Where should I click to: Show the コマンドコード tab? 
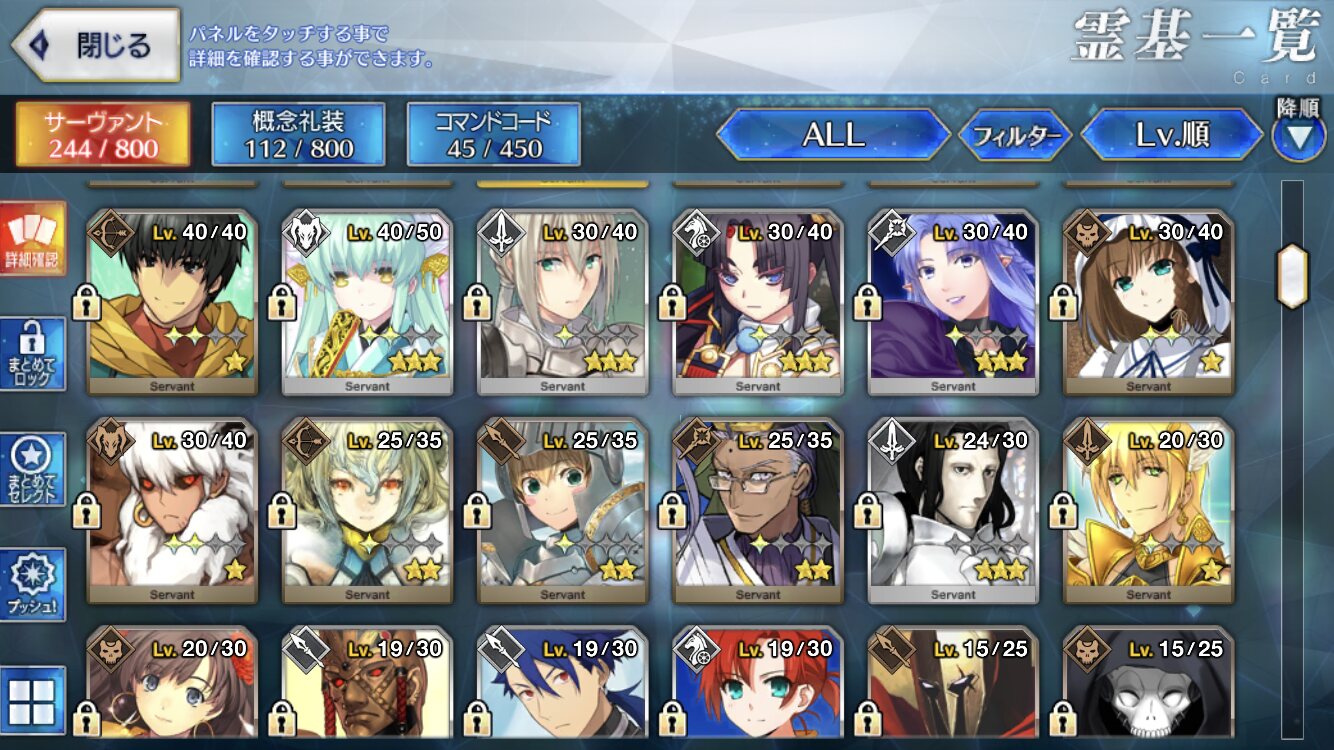493,134
